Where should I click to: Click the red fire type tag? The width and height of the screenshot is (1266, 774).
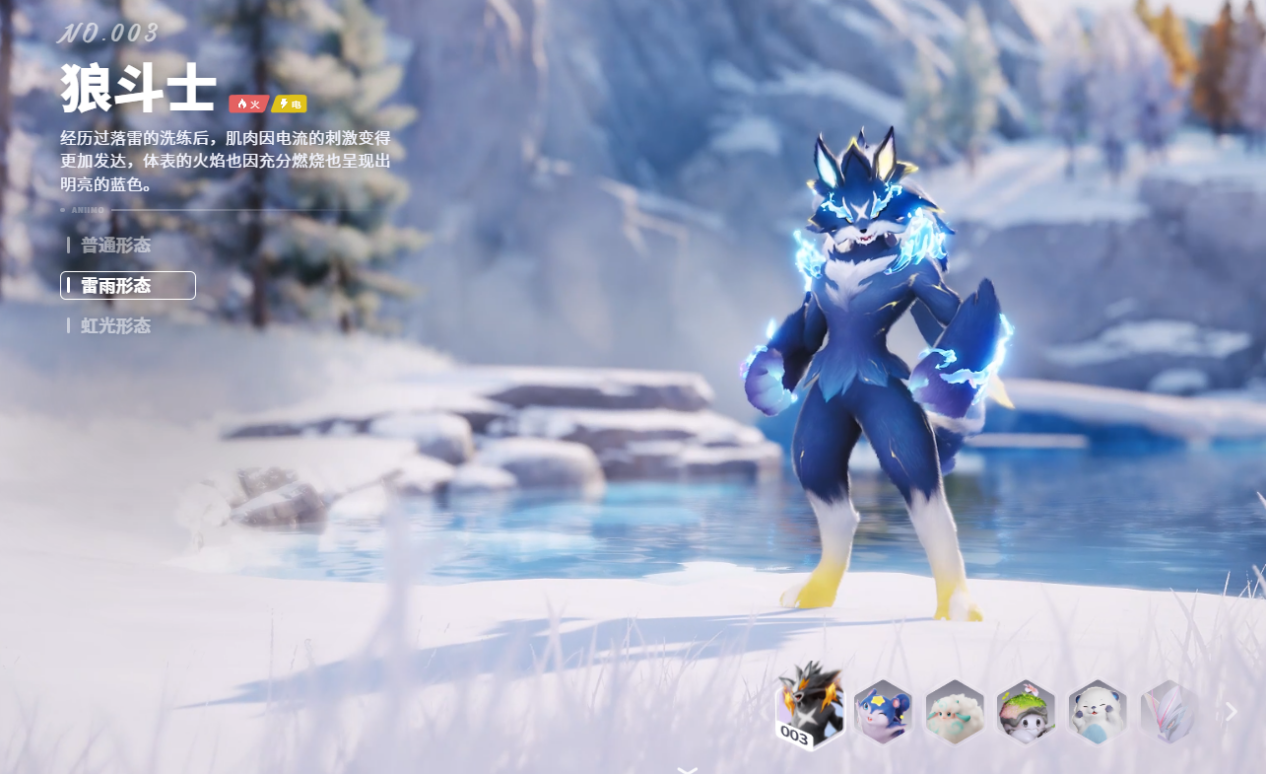(x=248, y=104)
